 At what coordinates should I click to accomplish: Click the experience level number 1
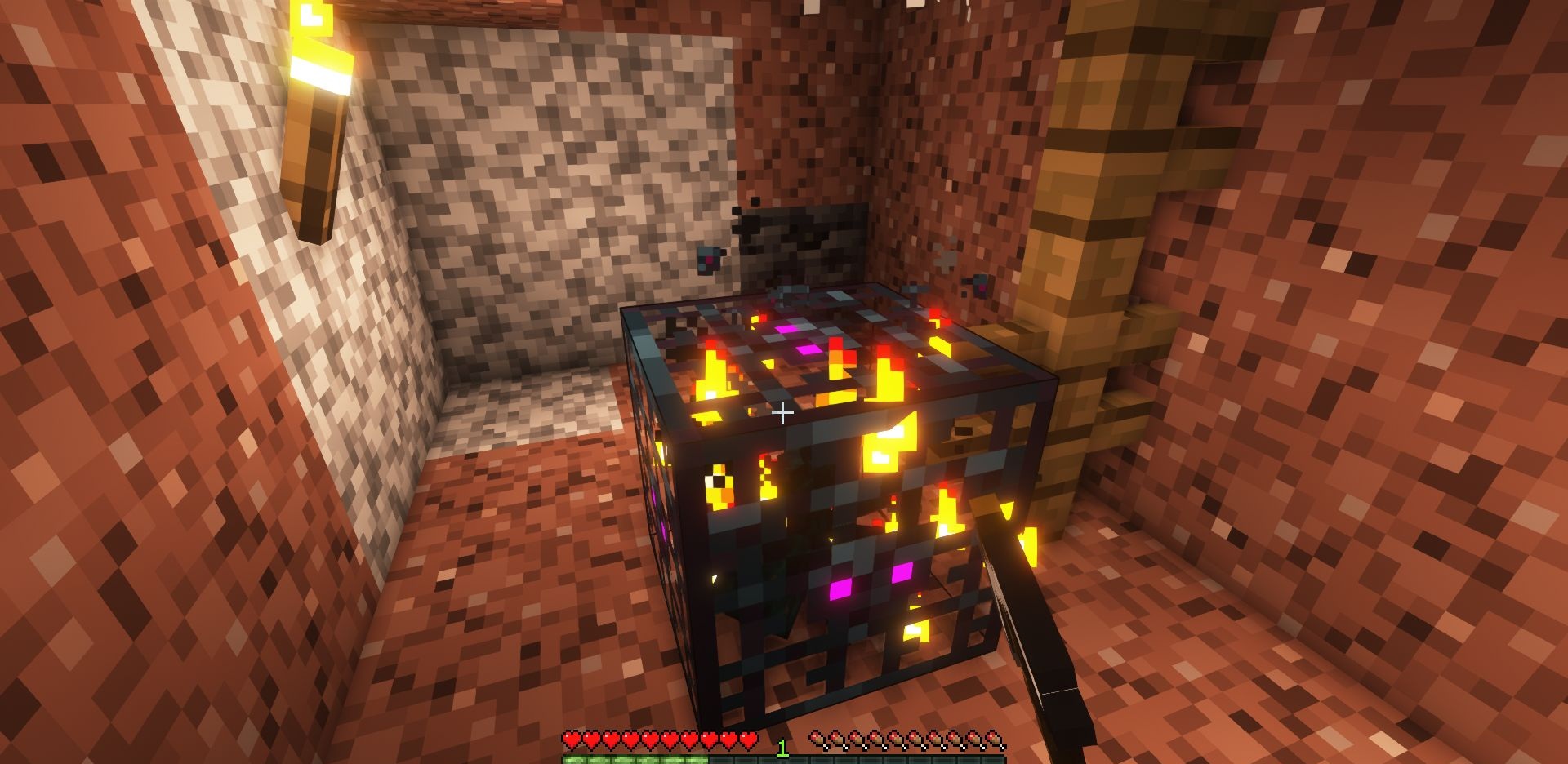(x=783, y=744)
